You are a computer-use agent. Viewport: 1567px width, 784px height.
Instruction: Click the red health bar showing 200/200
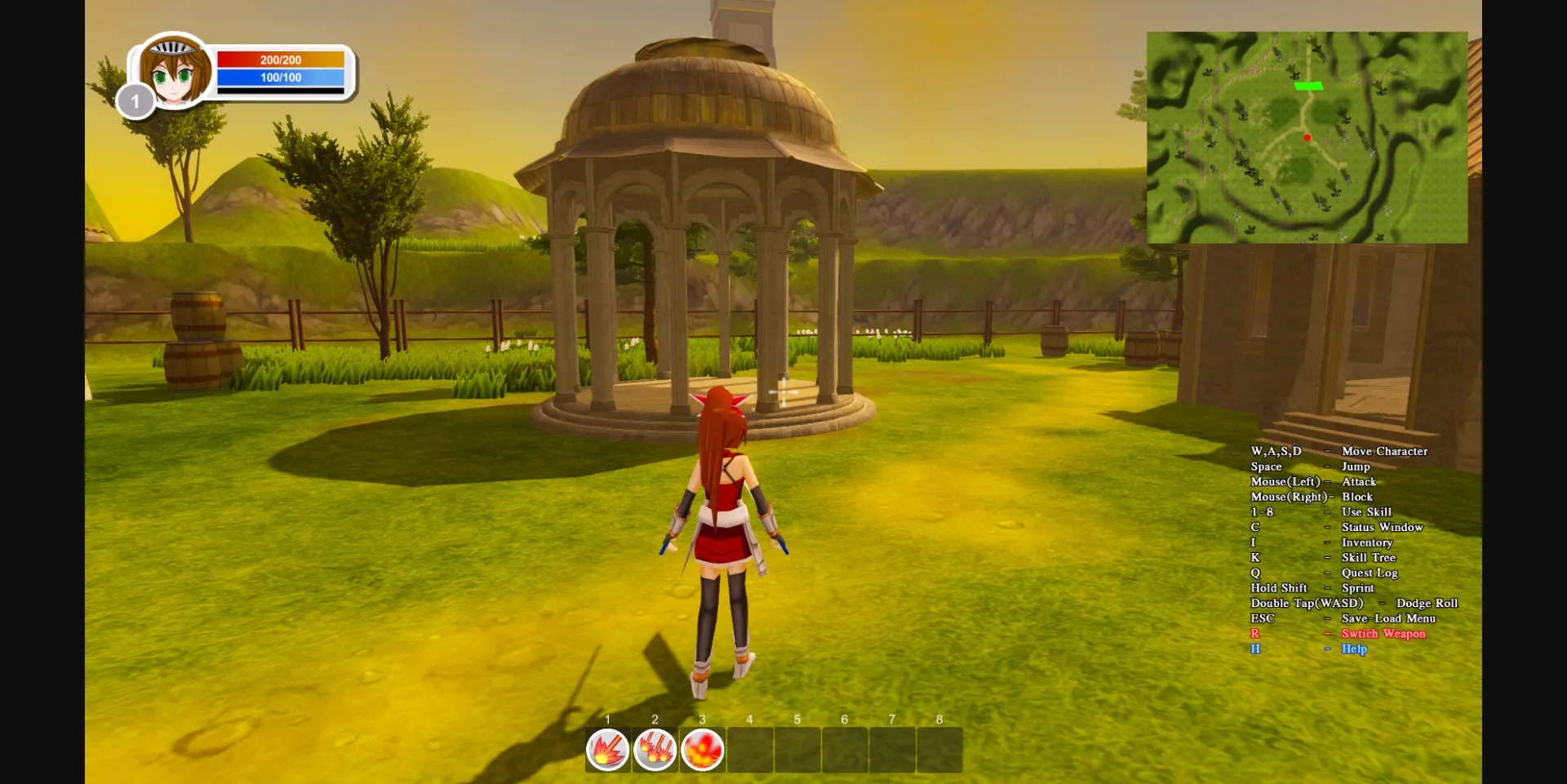click(281, 59)
